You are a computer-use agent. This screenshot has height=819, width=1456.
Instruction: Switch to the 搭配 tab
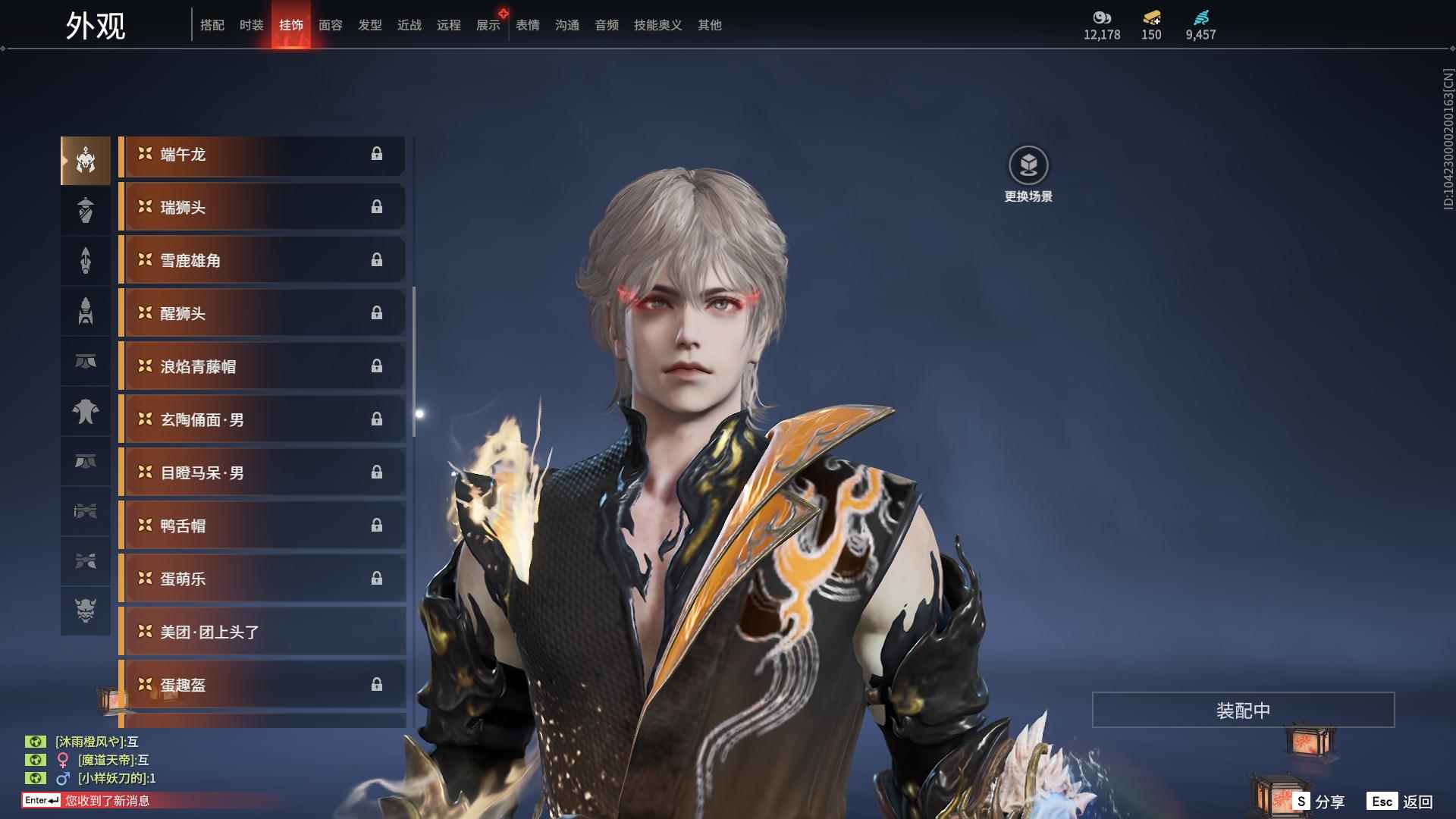pos(212,25)
